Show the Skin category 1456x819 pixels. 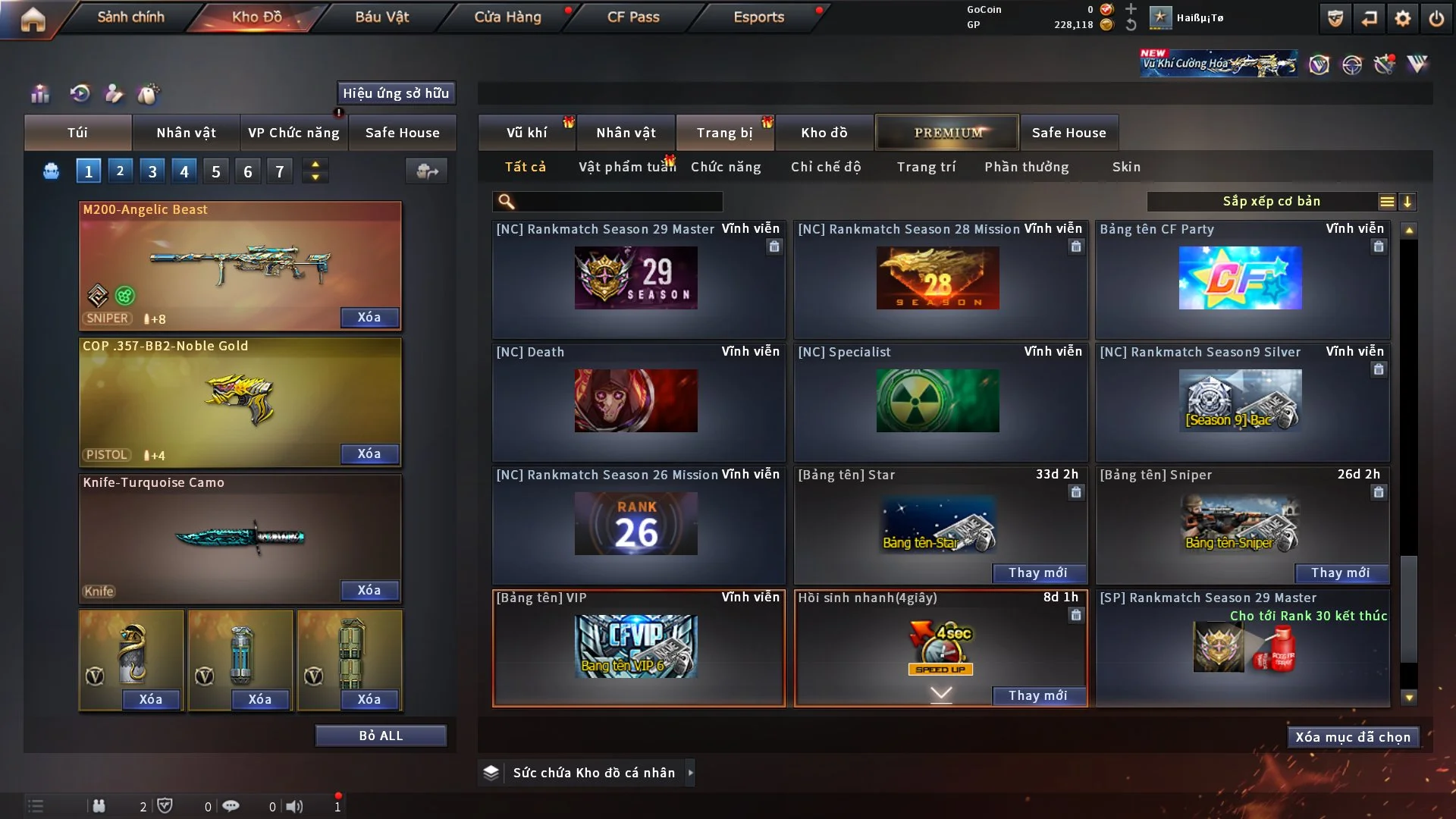click(x=1126, y=167)
